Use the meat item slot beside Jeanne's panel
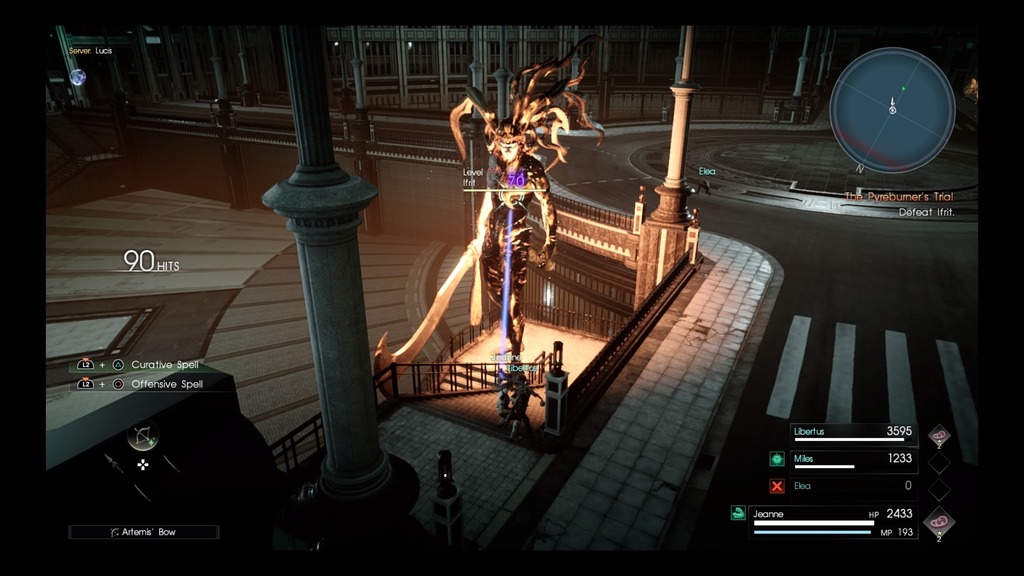The image size is (1024, 576). [x=939, y=521]
